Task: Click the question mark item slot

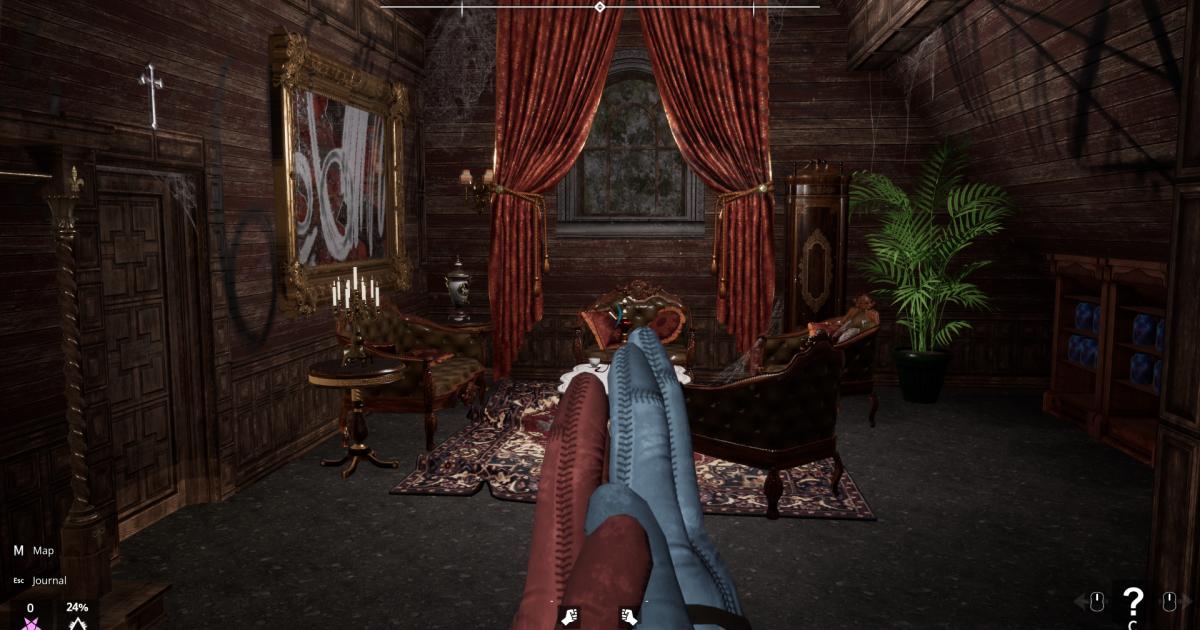Action: (1132, 601)
